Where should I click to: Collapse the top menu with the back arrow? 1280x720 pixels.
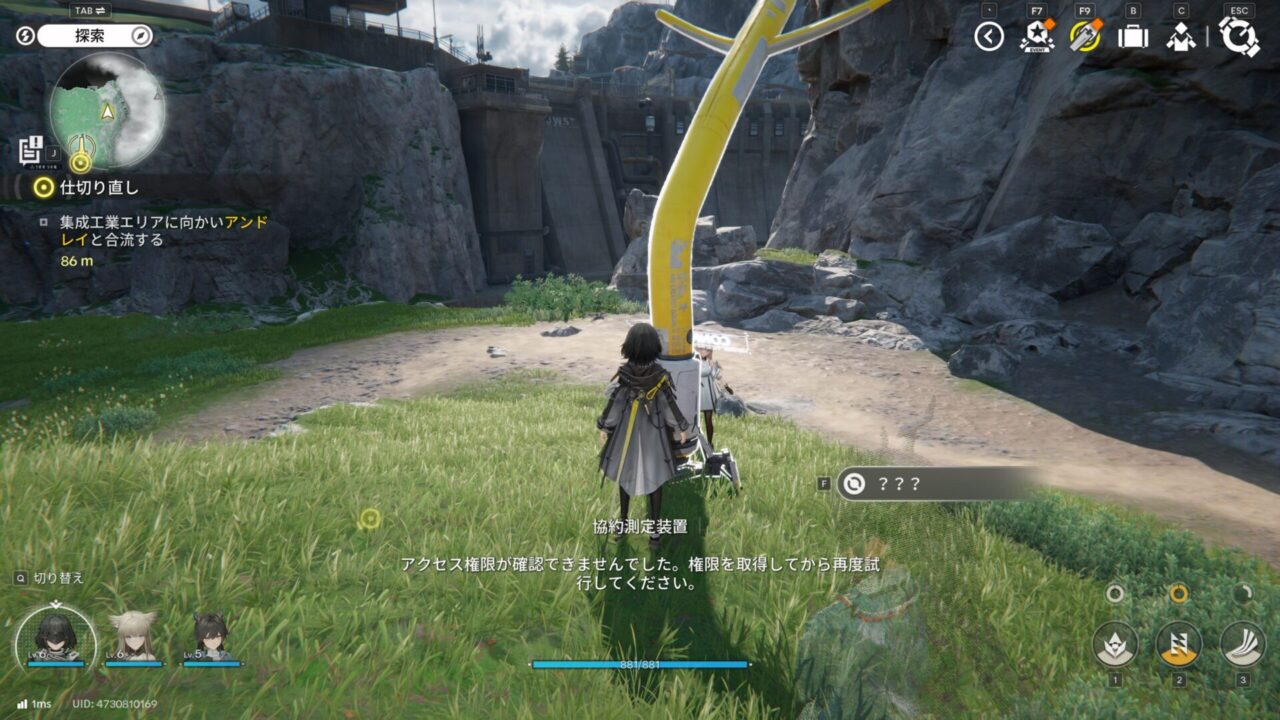[989, 37]
